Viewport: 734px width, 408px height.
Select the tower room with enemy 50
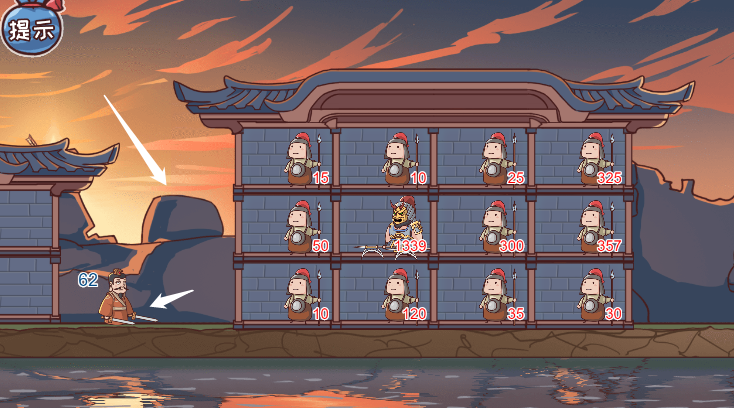[x=288, y=226]
